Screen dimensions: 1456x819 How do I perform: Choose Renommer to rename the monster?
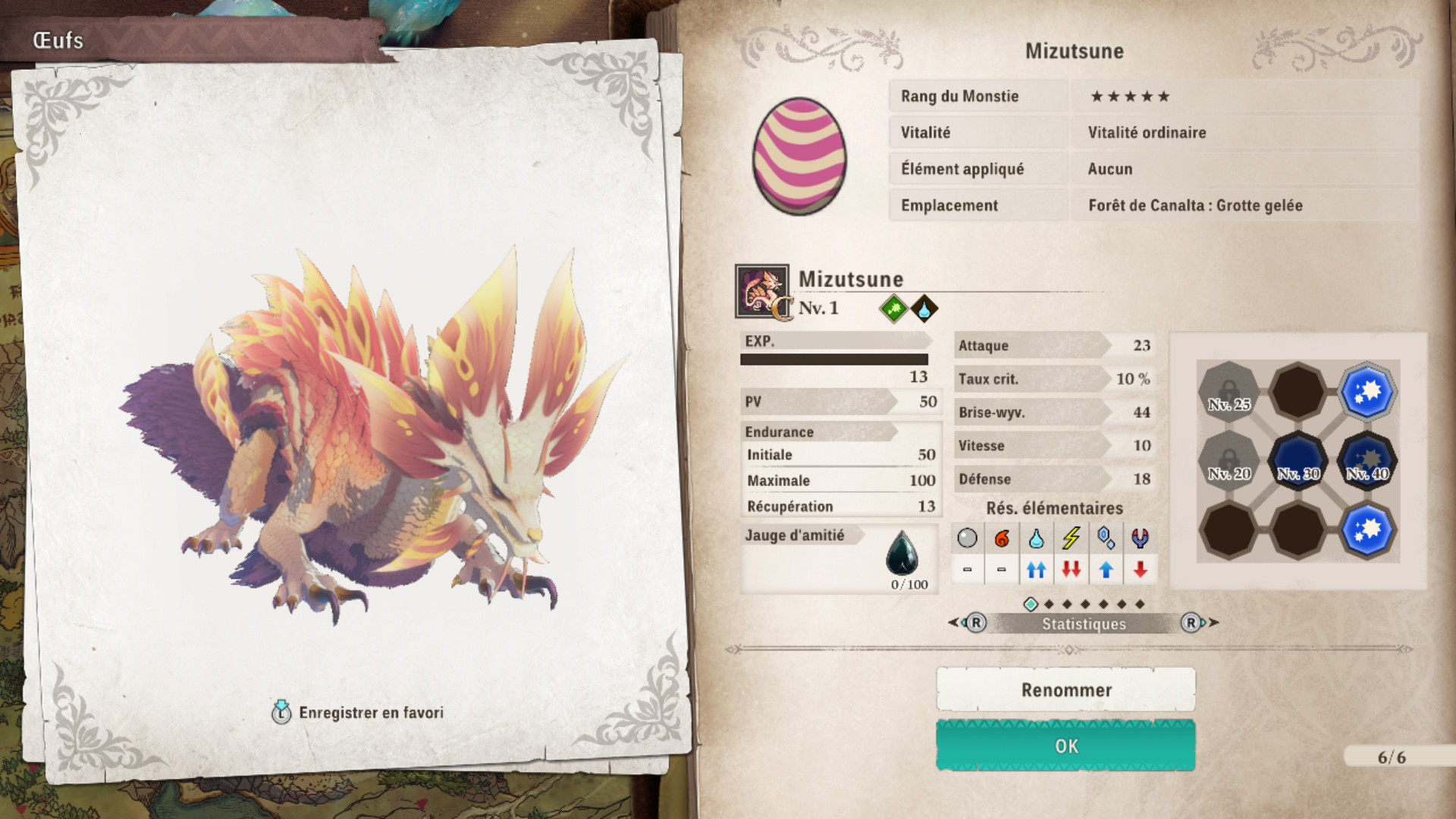coord(1065,690)
